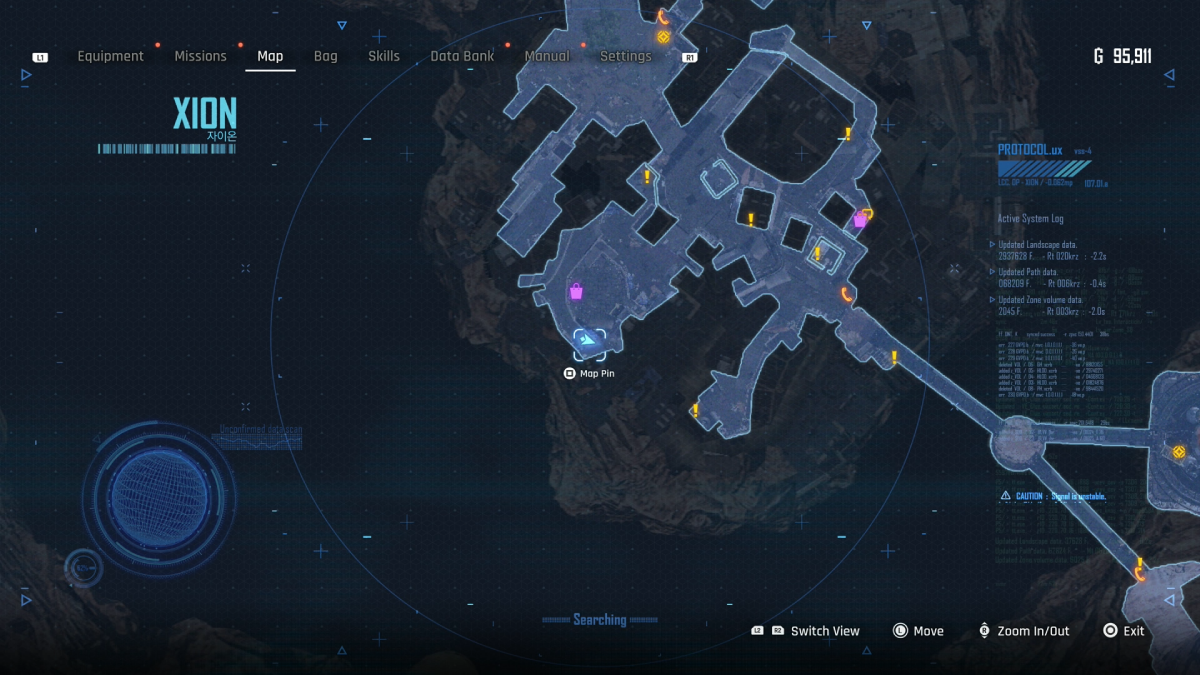This screenshot has height=675, width=1200.
Task: Open the Data Bank tab
Action: click(x=462, y=57)
